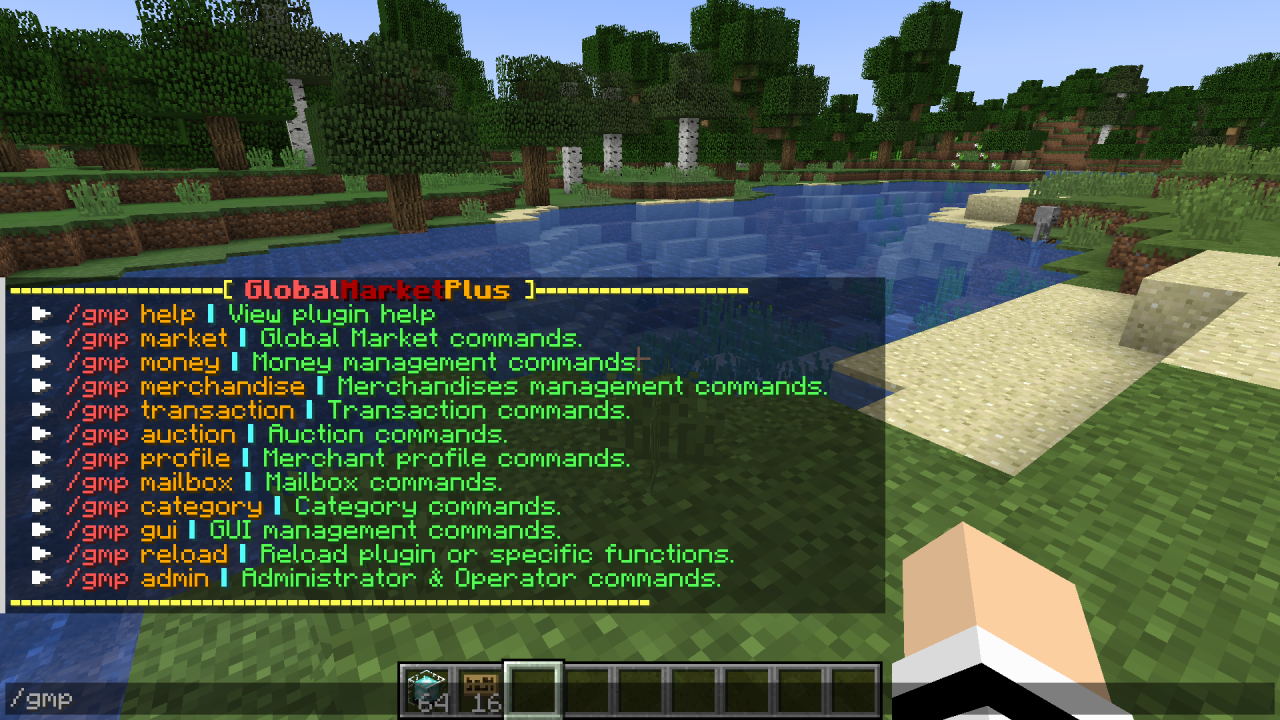Focus the chat input box containing /gmp
Screen dimensions: 1280x720
[x=200, y=699]
